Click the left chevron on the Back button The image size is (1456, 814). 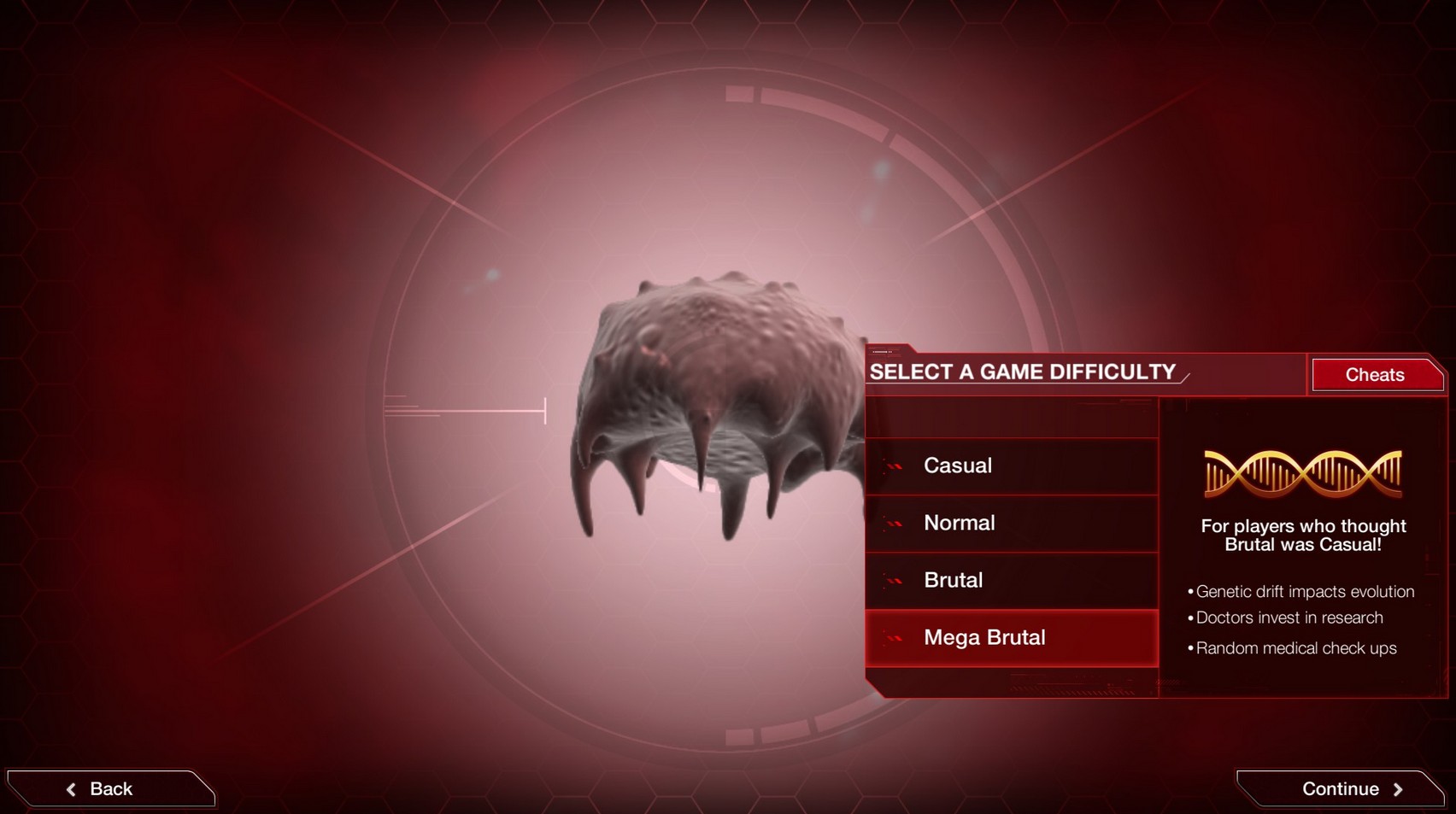coord(72,788)
